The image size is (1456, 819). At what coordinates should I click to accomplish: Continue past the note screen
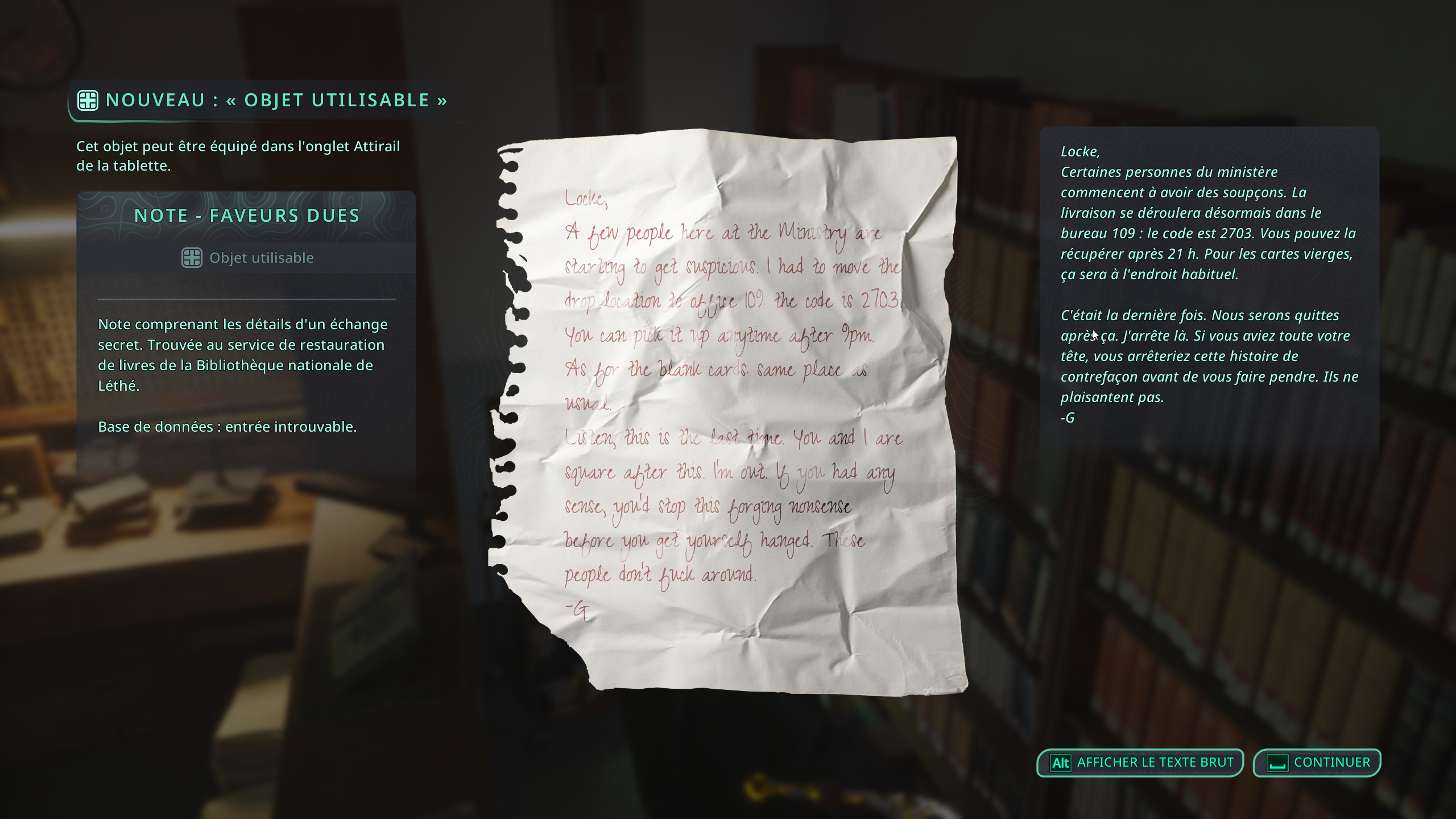coord(1317,763)
